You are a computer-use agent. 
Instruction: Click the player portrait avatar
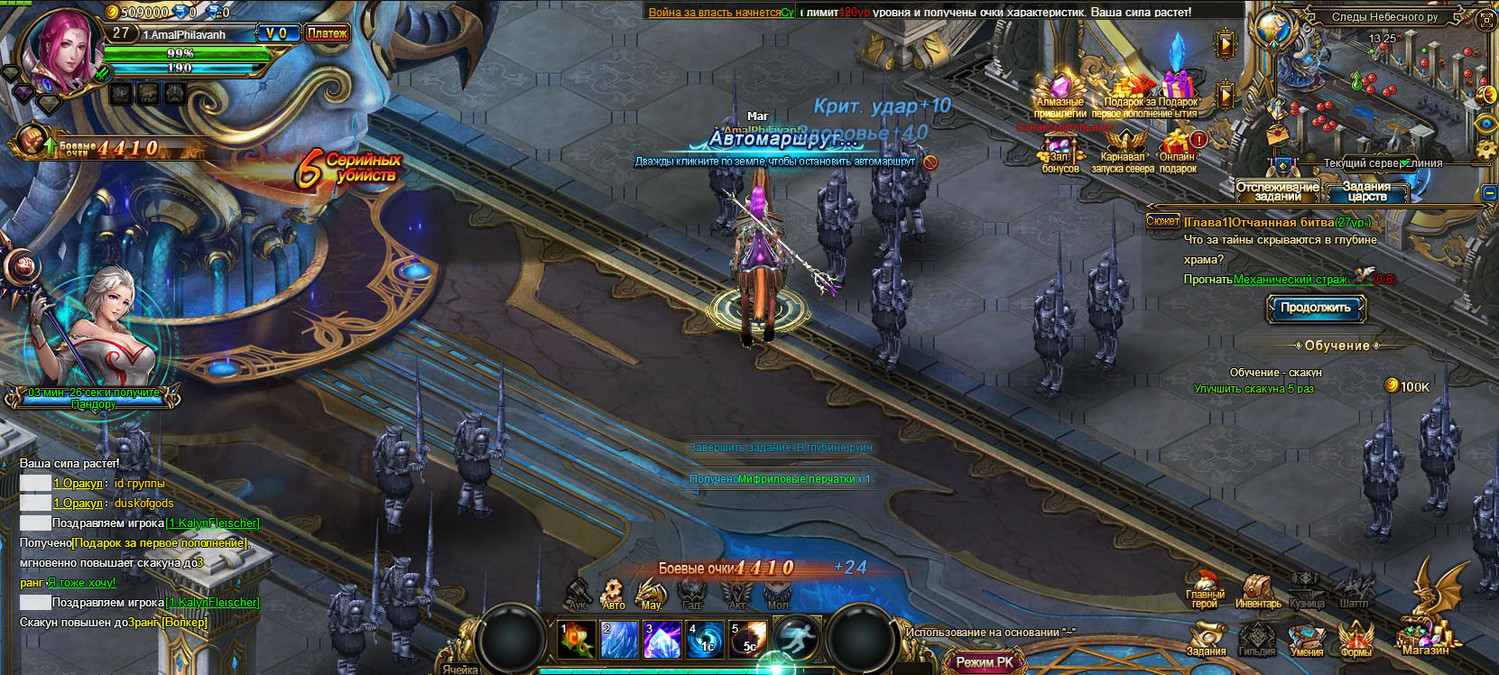point(62,48)
